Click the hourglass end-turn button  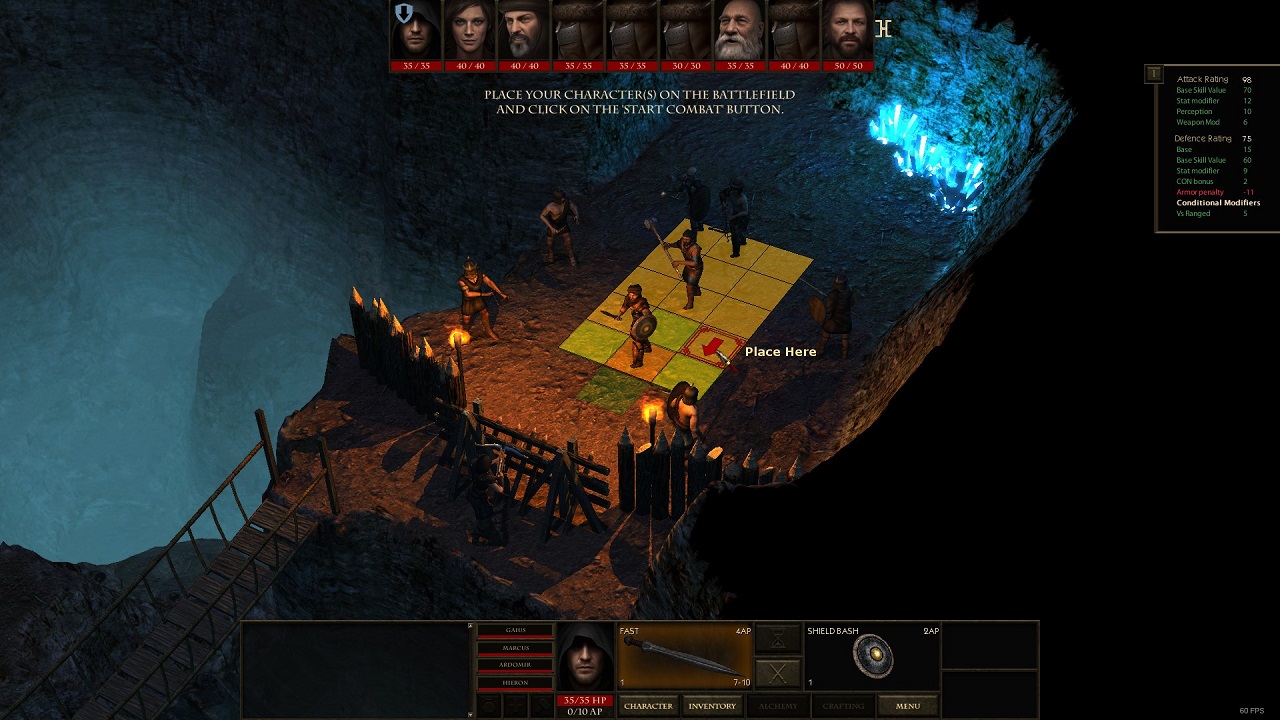tap(778, 638)
